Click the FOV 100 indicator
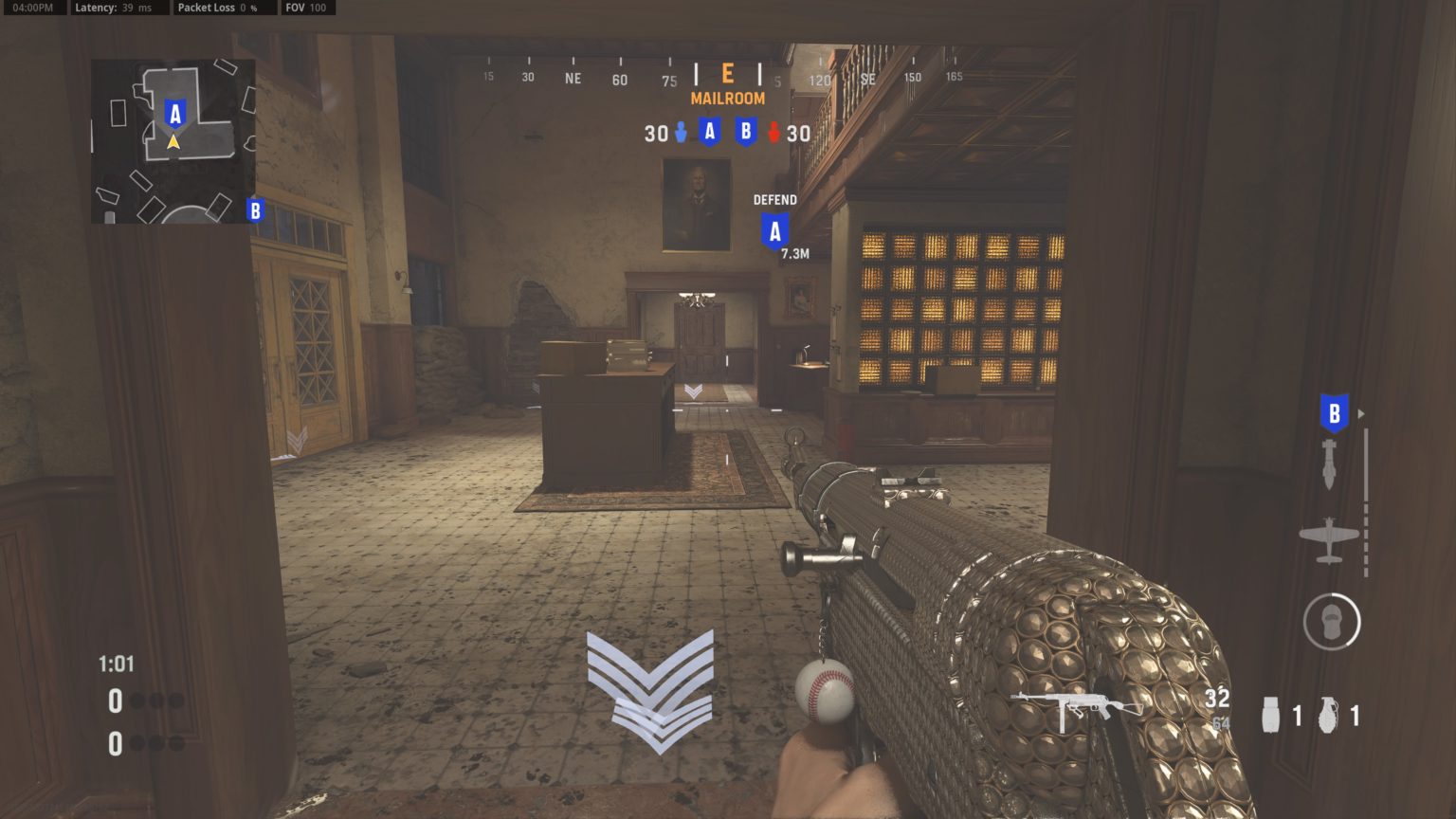Viewport: 1456px width, 819px height. (306, 8)
